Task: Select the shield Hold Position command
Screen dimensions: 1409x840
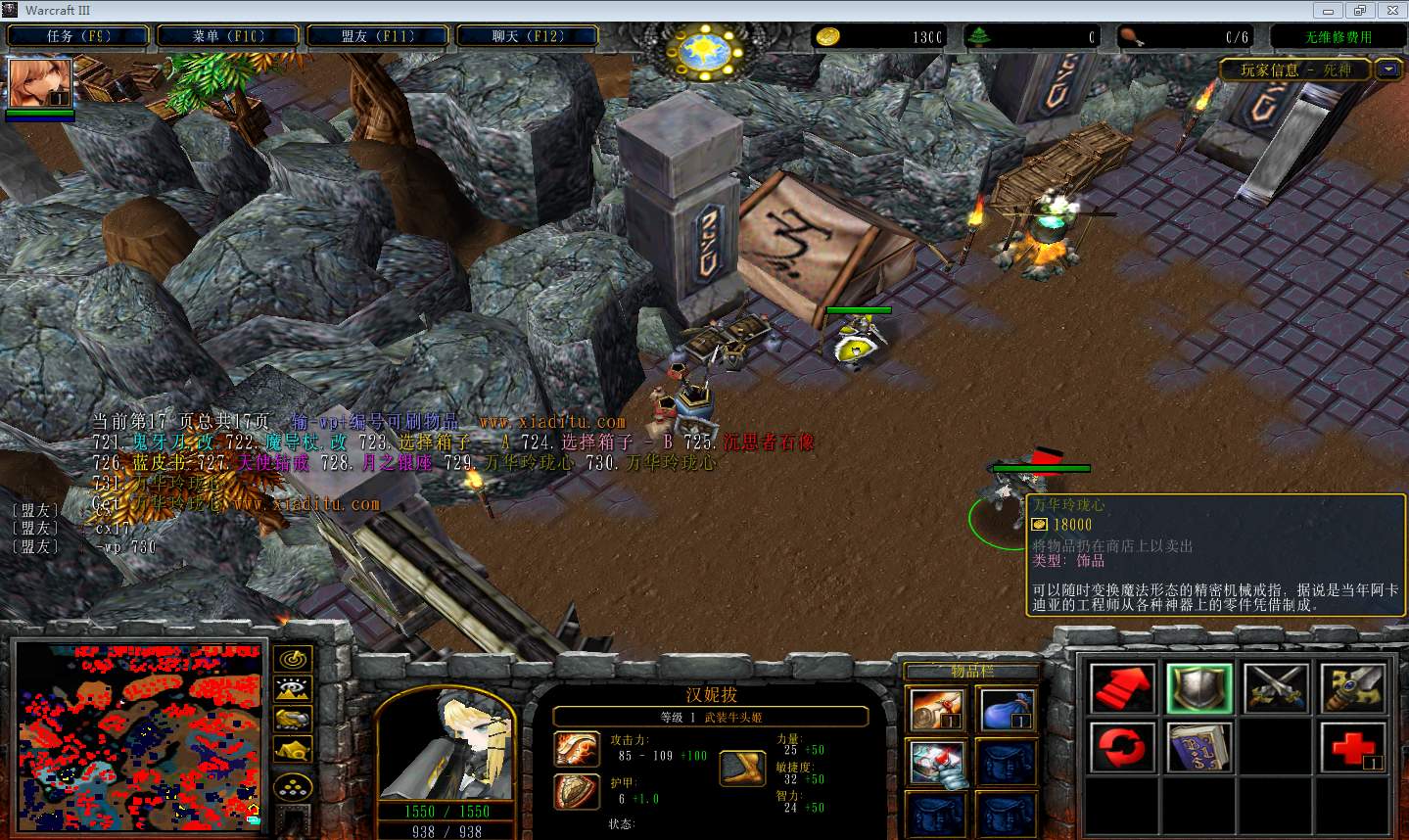Action: coord(1199,688)
